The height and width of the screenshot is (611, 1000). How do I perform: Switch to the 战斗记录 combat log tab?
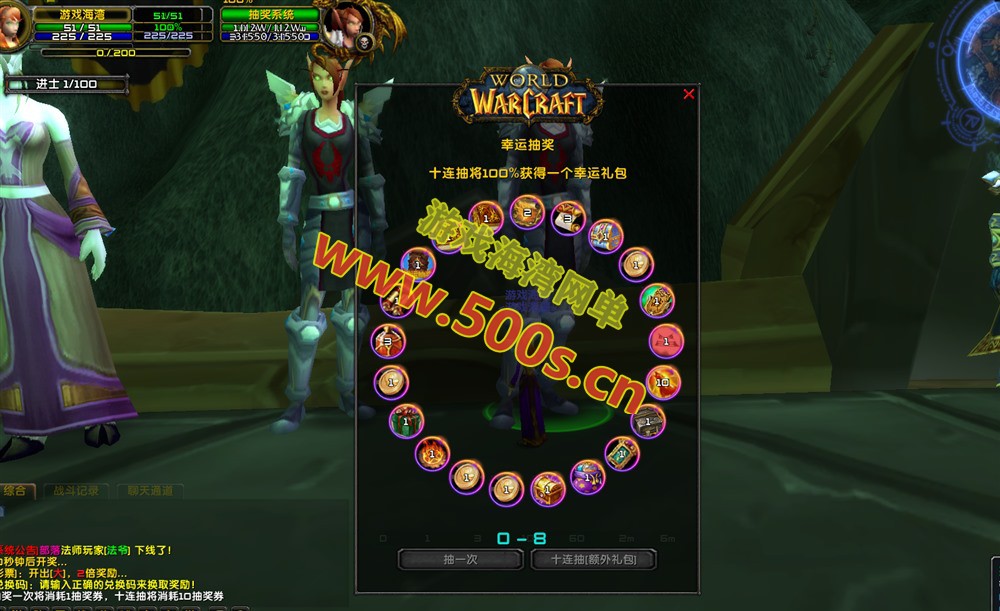point(79,491)
